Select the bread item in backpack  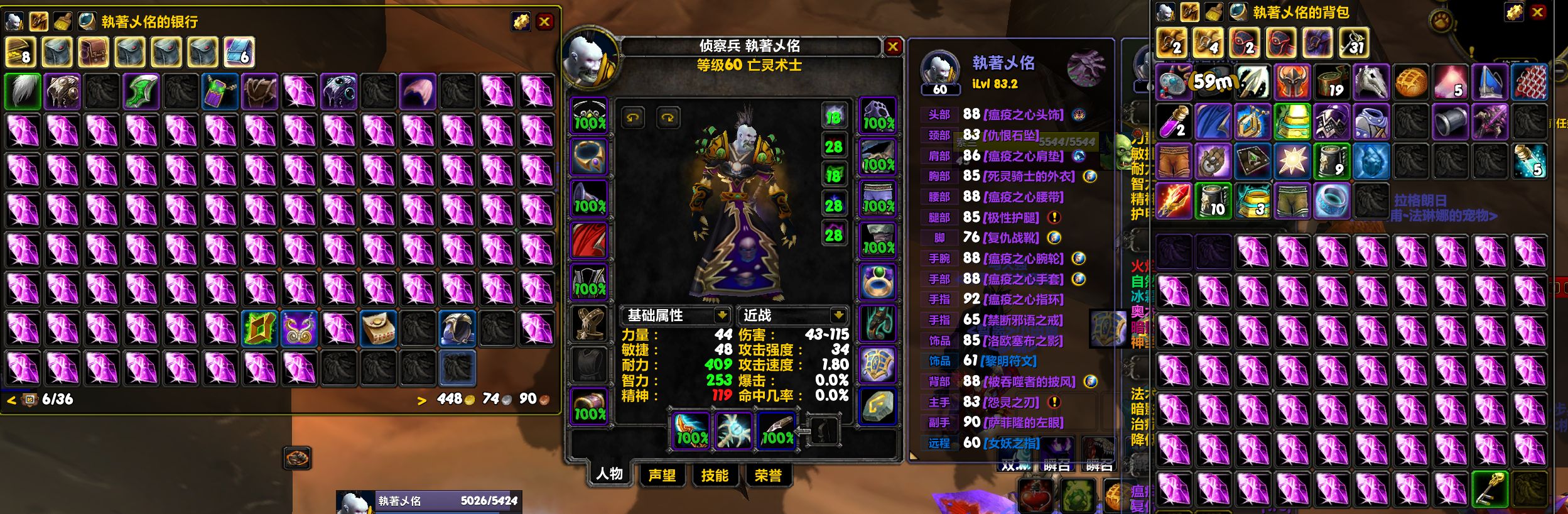(x=1411, y=83)
